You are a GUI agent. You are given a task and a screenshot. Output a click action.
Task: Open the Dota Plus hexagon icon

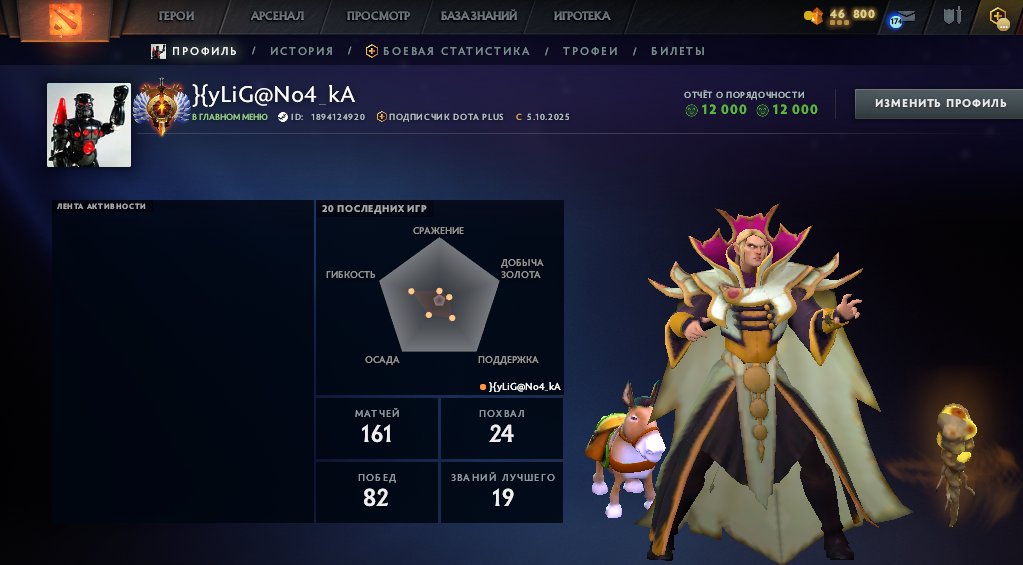pyautogui.click(x=997, y=17)
